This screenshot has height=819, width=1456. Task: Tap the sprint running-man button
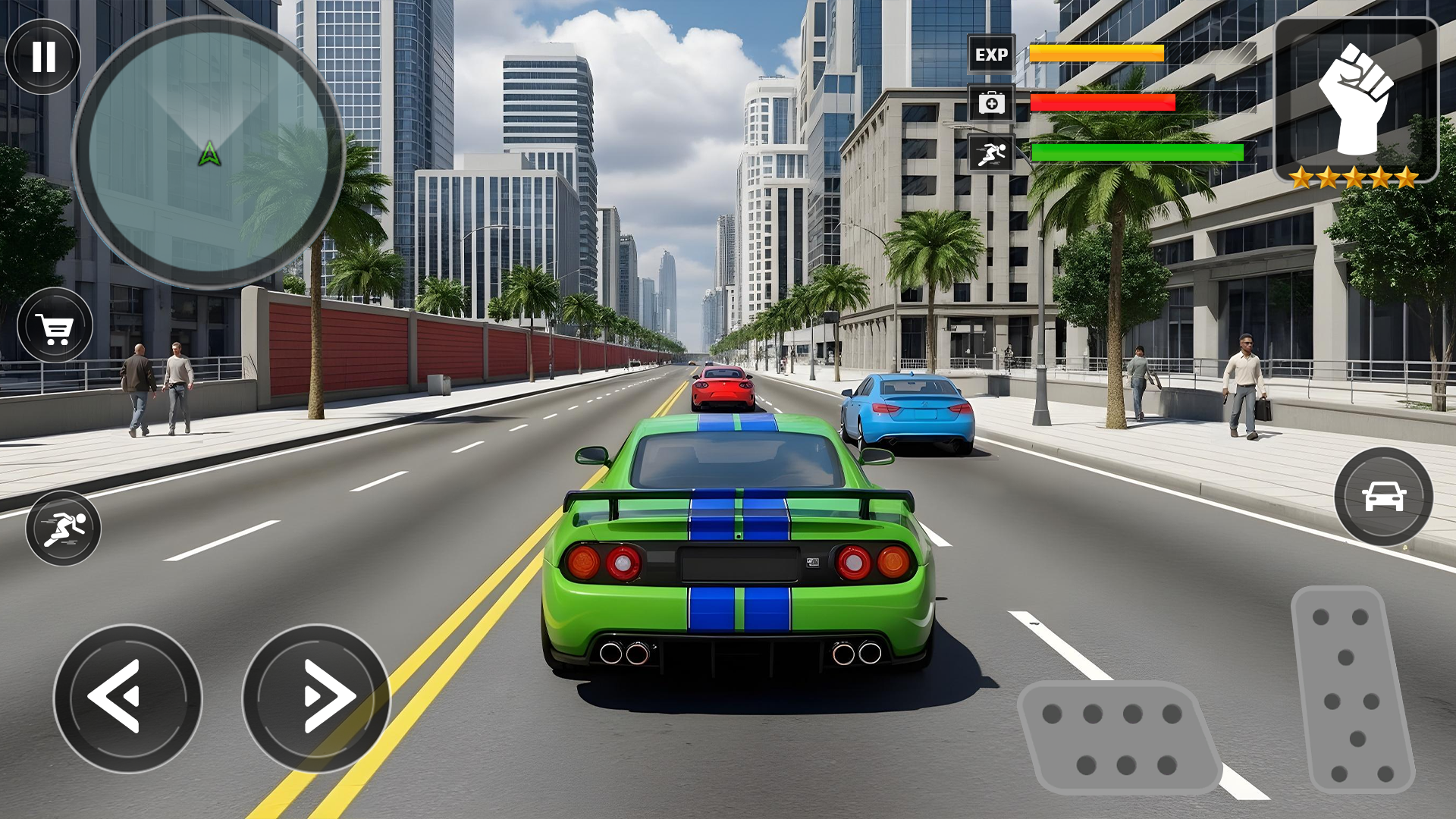(x=64, y=528)
